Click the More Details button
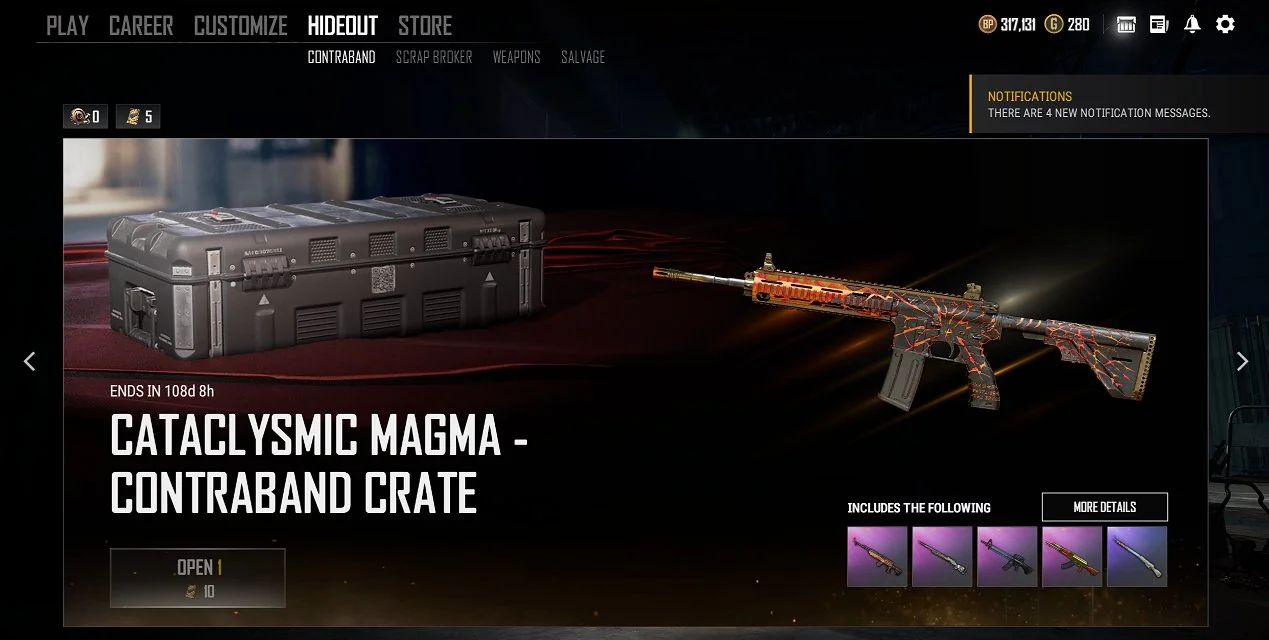This screenshot has height=640, width=1269. pos(1104,507)
